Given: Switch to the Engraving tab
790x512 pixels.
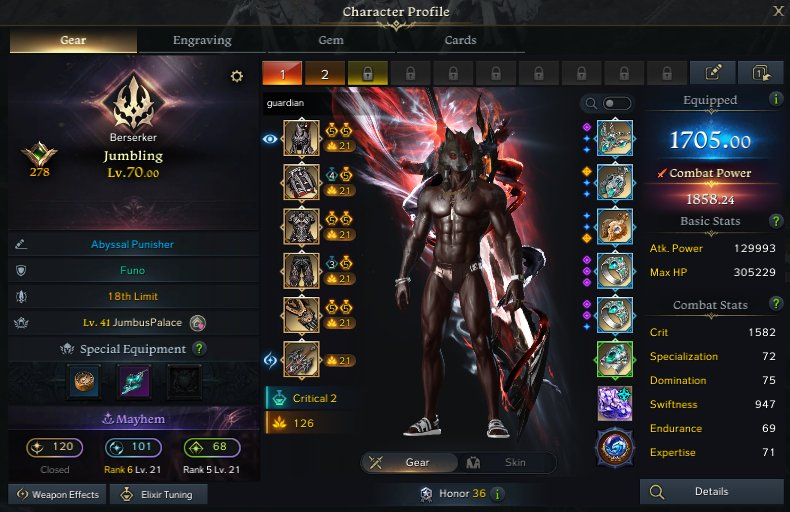Looking at the screenshot, I should click(201, 41).
